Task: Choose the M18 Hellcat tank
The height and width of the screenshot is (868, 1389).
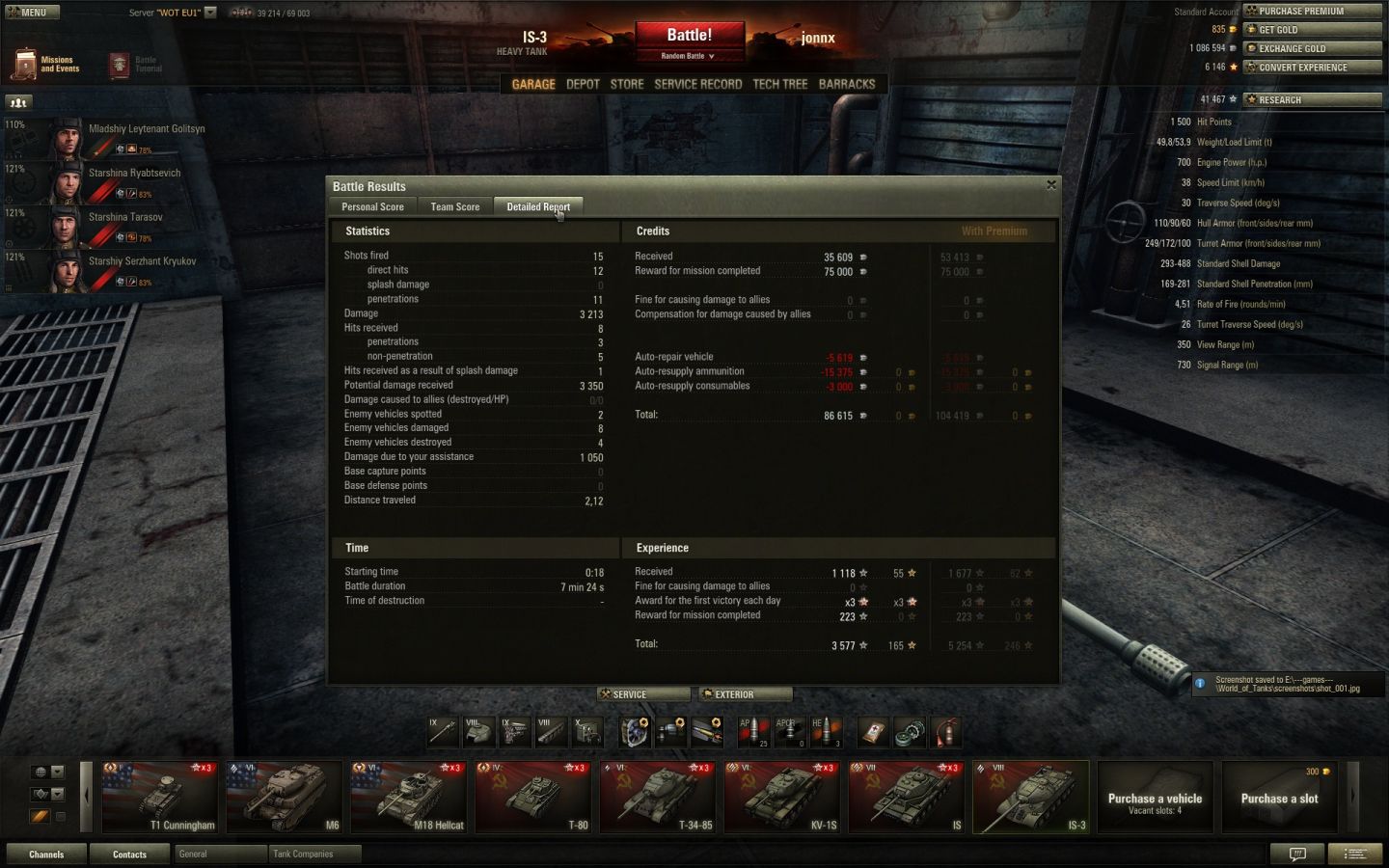Action: 408,797
